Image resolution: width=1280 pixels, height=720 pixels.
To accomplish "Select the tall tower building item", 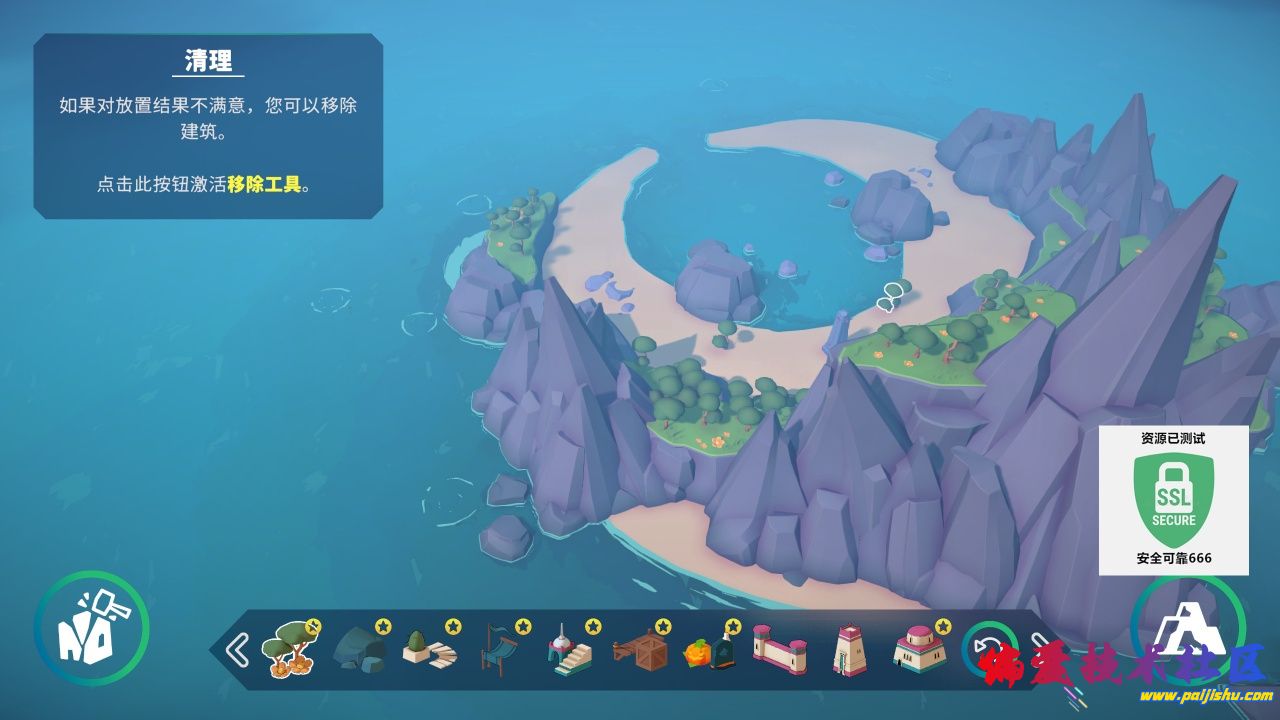I will pyautogui.click(x=848, y=651).
